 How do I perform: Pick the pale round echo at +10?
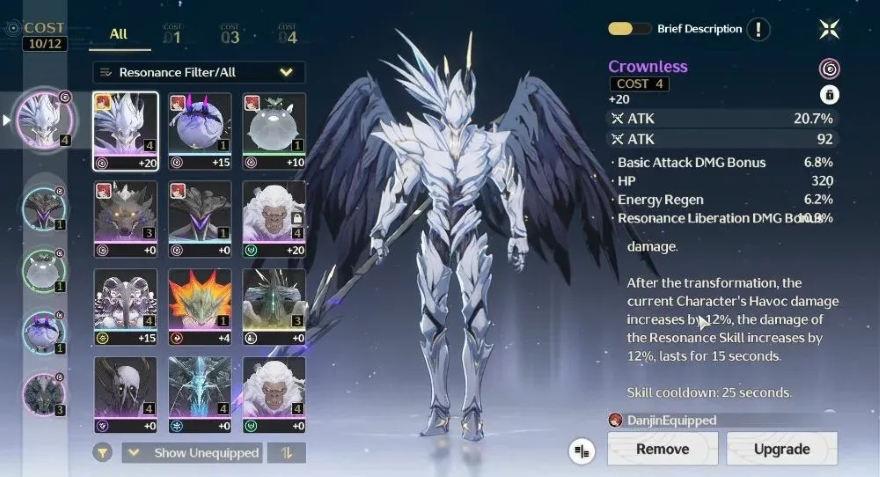273,131
